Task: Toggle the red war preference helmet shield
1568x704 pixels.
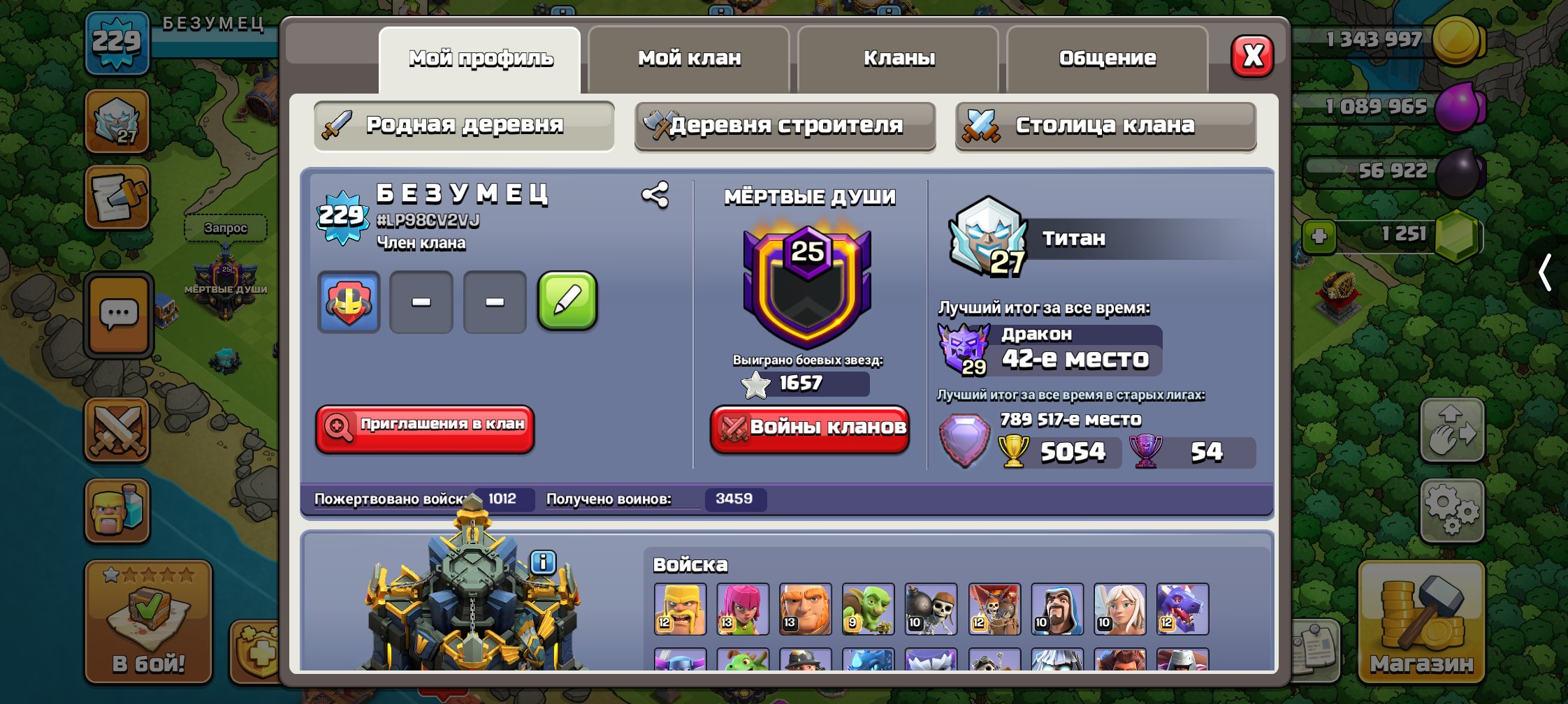Action: pyautogui.click(x=347, y=302)
